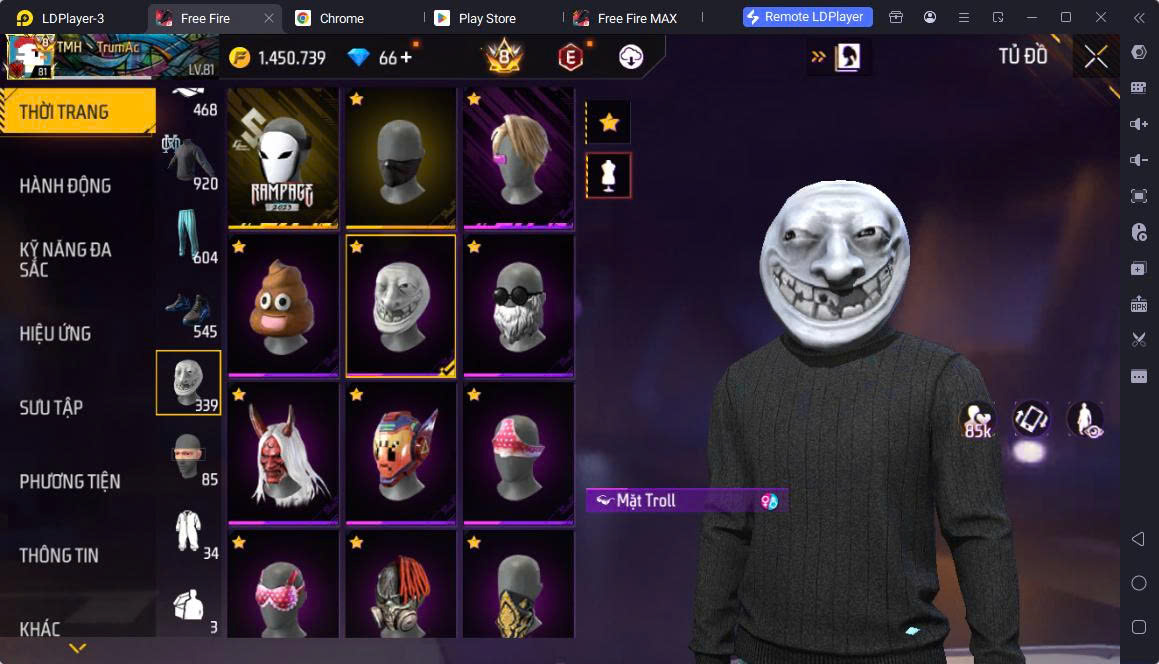Click the mannequin outfit preview button
Screen dimensions: 1159x664
pyautogui.click(x=608, y=176)
